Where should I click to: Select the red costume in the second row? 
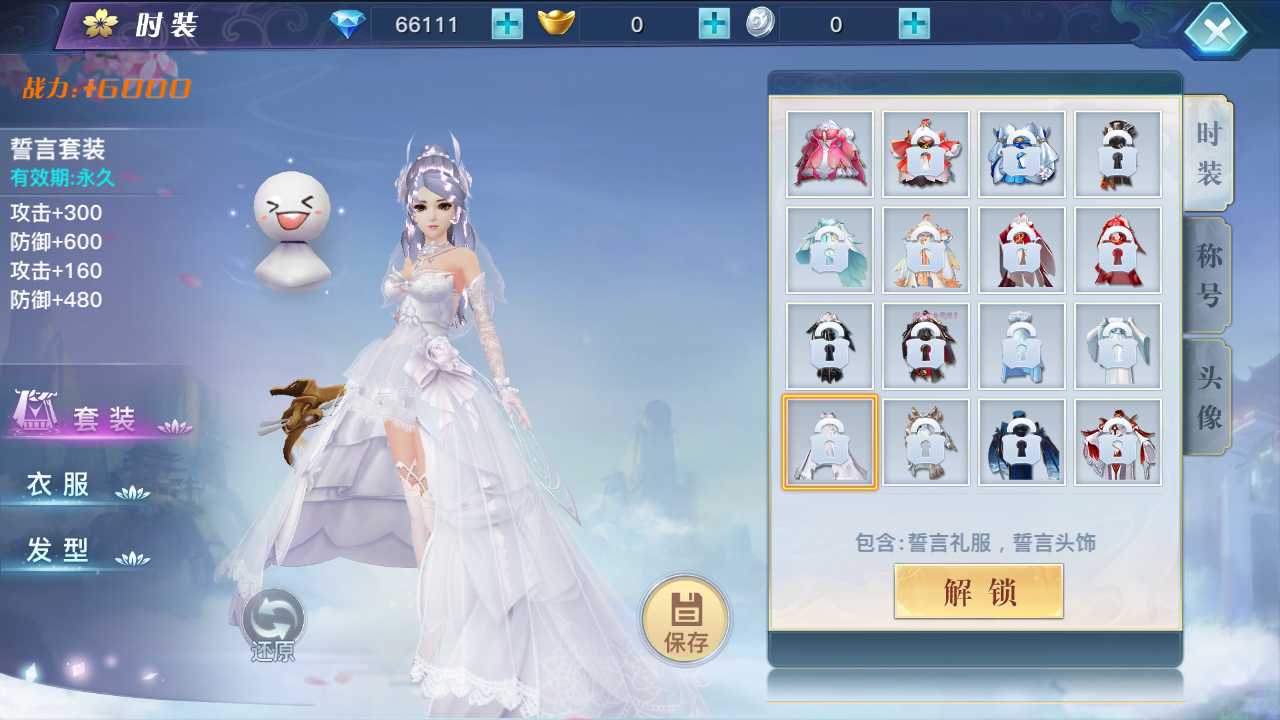1117,250
